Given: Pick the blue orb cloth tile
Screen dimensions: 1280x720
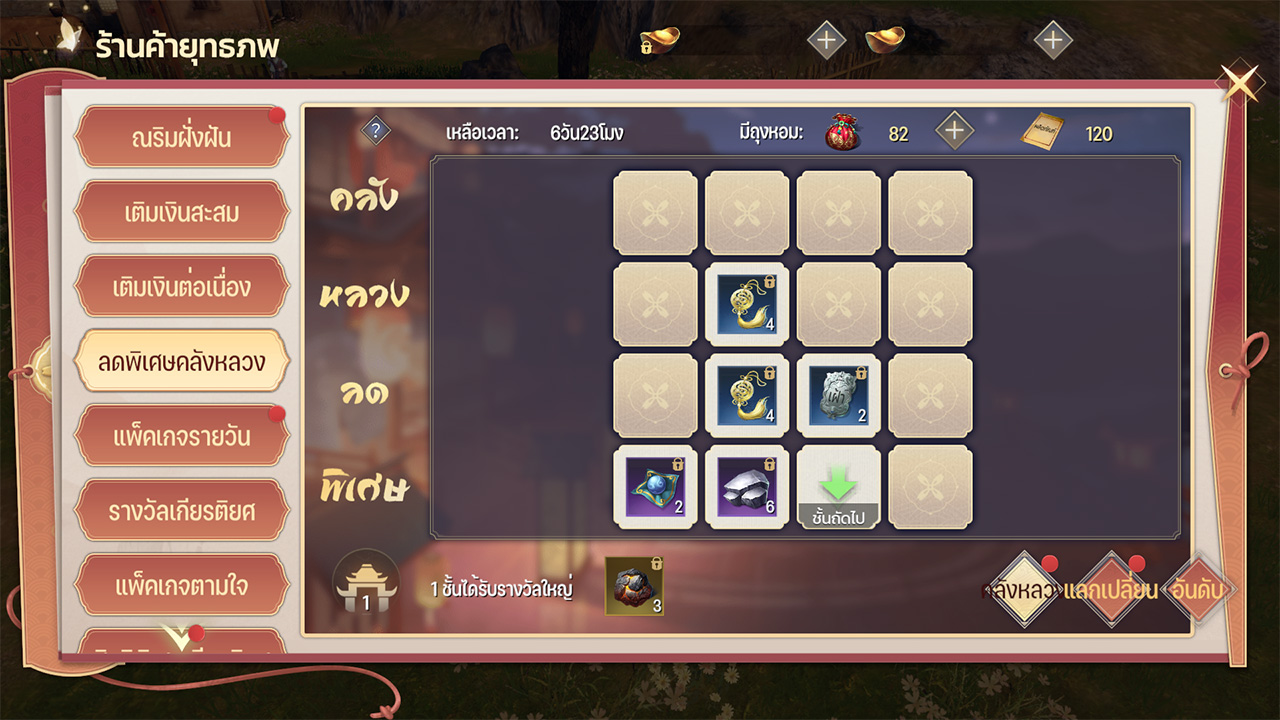Looking at the screenshot, I should click(x=655, y=487).
